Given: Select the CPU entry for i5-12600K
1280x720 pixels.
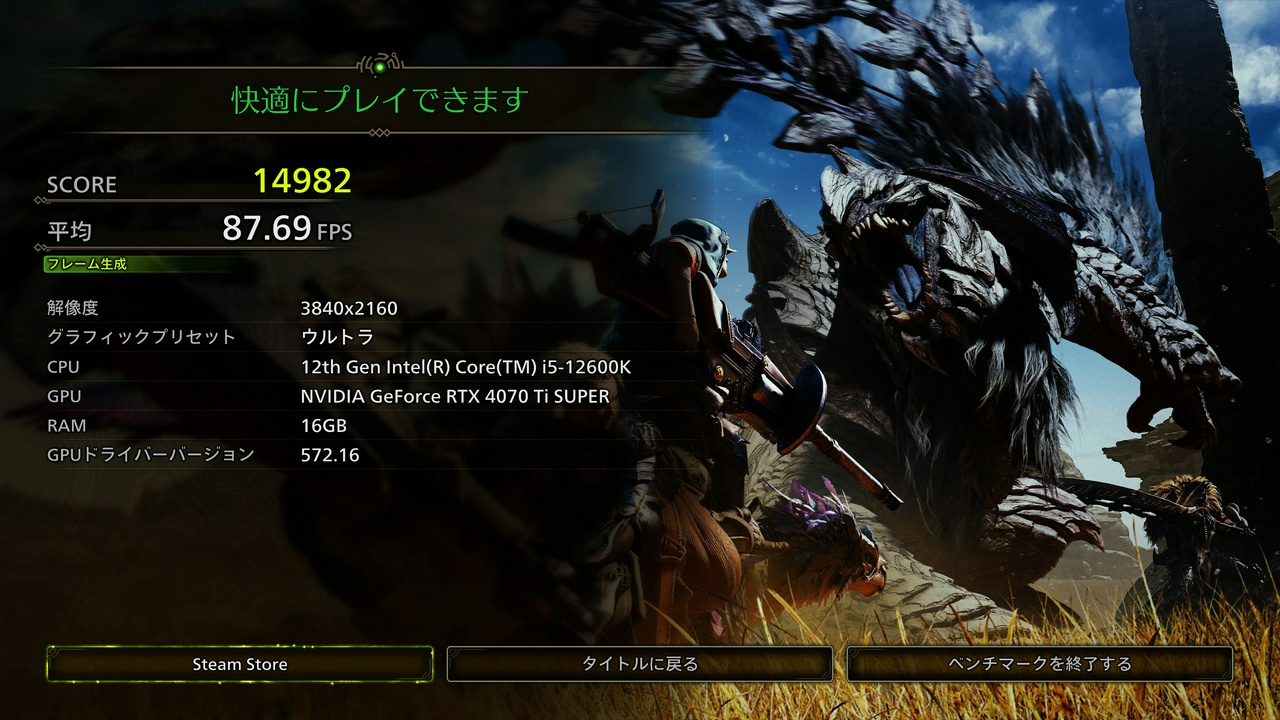Looking at the screenshot, I should pos(468,367).
